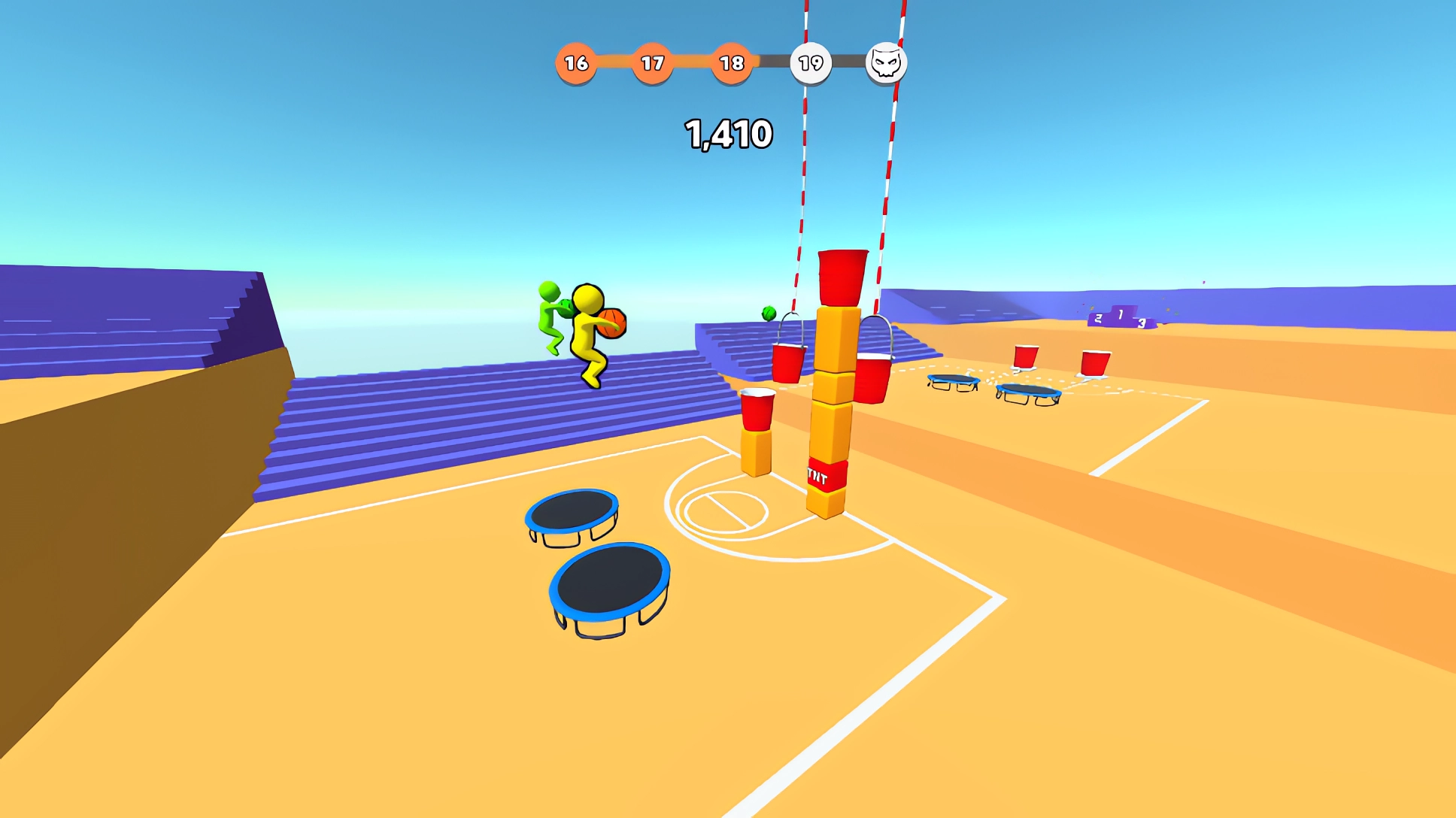Click the TNT block on the cup tower
The image size is (1456, 818).
827,474
